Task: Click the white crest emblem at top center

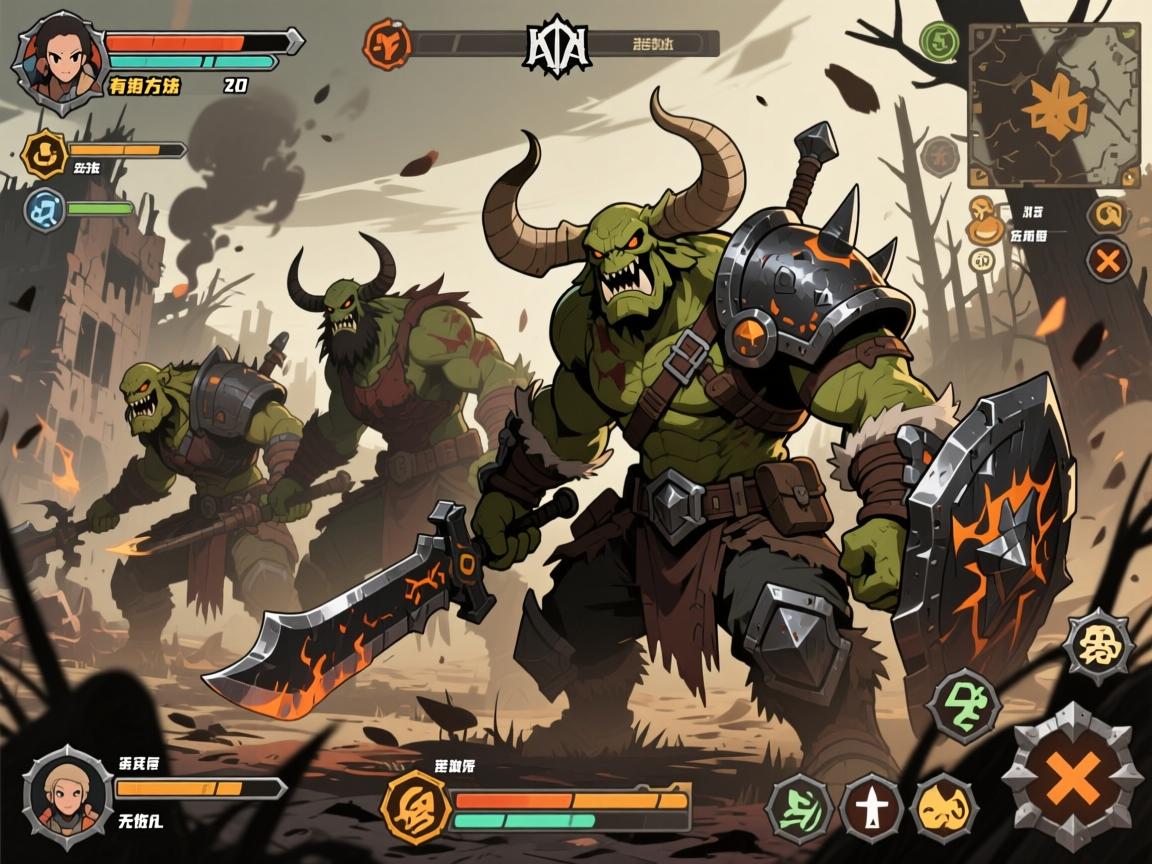Action: [557, 43]
